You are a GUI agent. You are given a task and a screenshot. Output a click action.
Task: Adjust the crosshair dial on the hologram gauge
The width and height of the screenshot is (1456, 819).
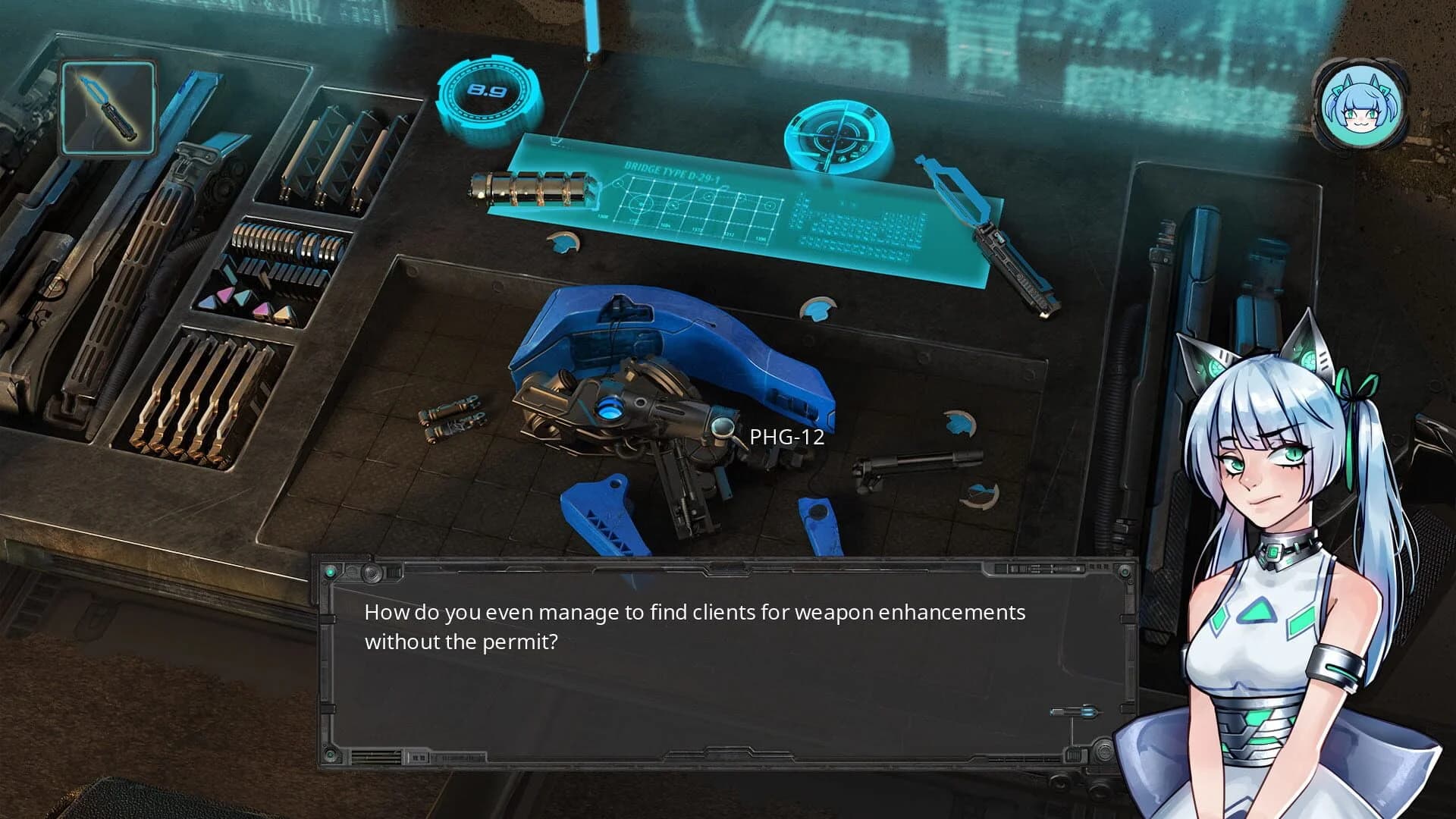point(838,136)
